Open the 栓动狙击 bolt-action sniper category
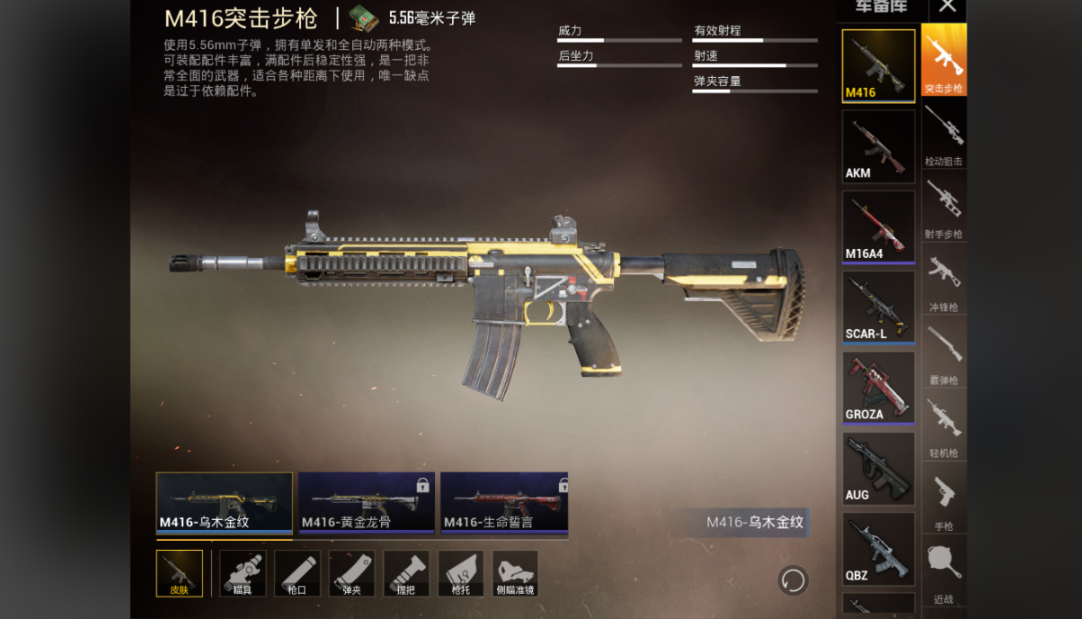This screenshot has width=1083, height=619. [x=943, y=134]
